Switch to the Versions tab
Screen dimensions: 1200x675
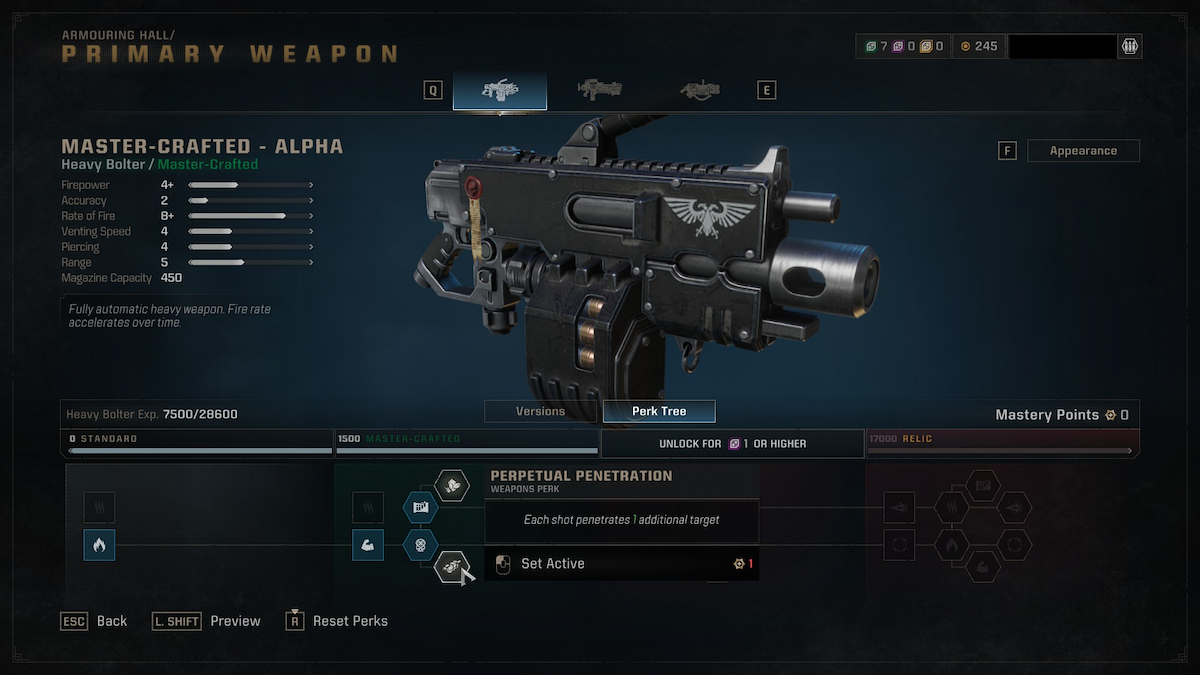(540, 411)
